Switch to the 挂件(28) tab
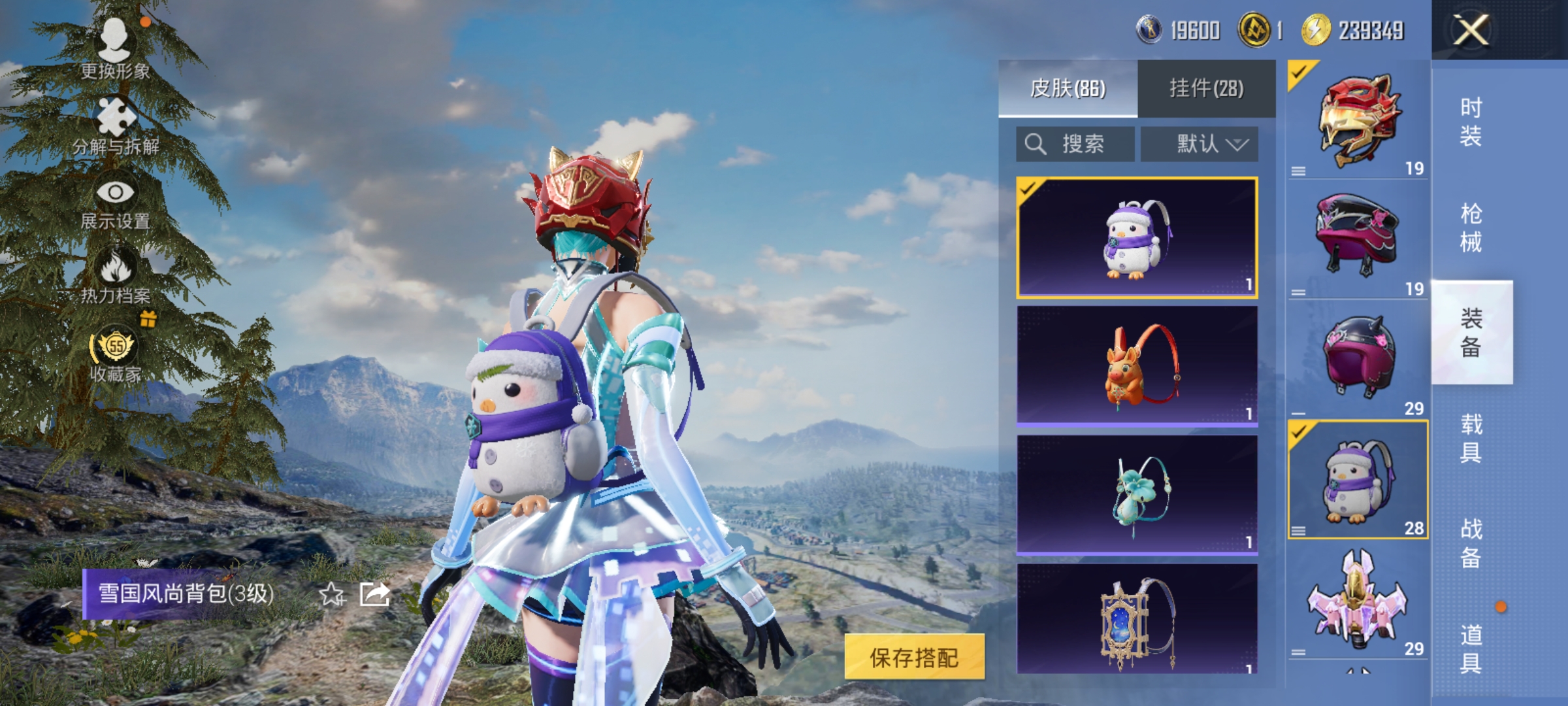 1205,88
